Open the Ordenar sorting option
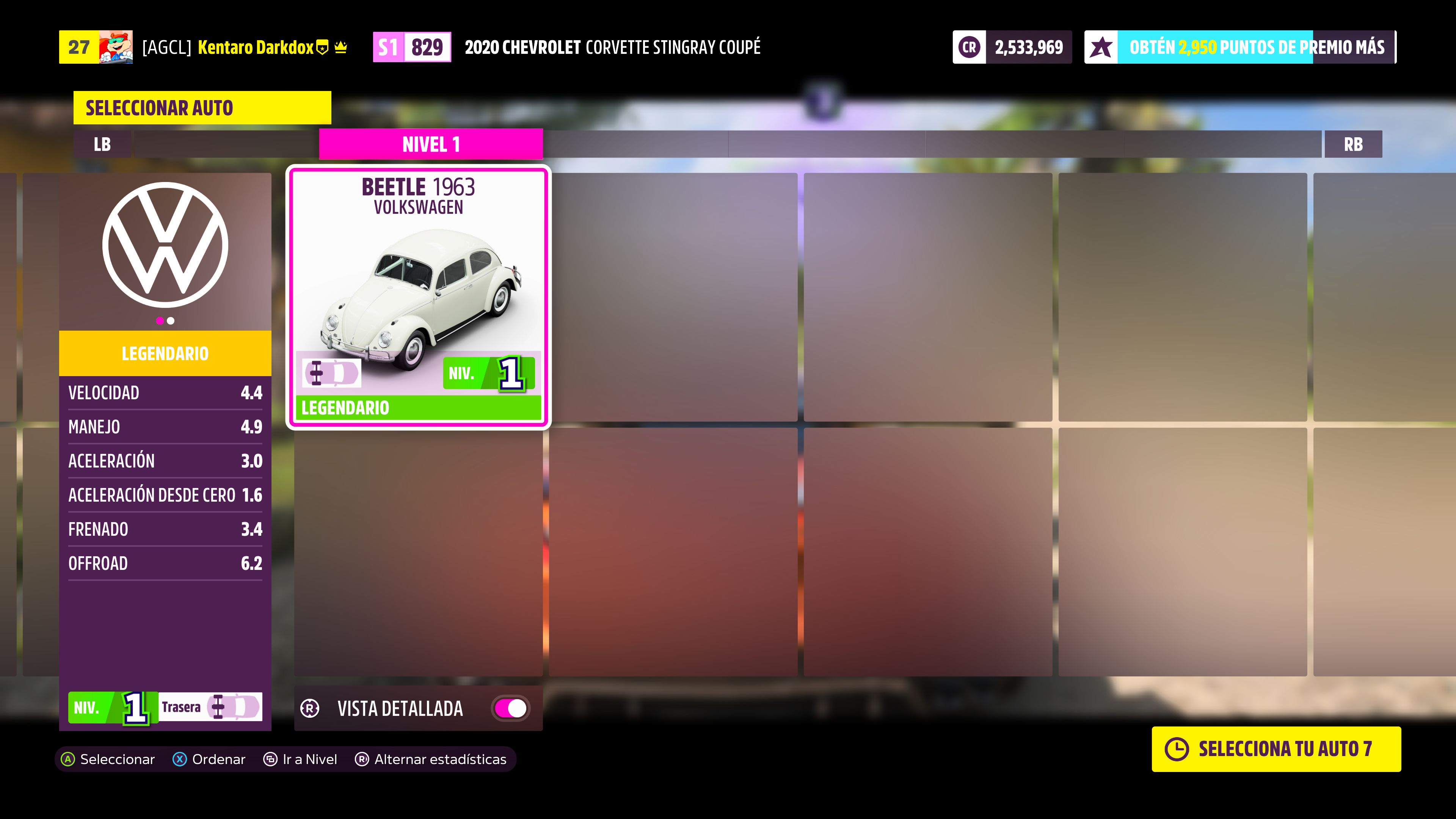The height and width of the screenshot is (819, 1456). pyautogui.click(x=209, y=759)
